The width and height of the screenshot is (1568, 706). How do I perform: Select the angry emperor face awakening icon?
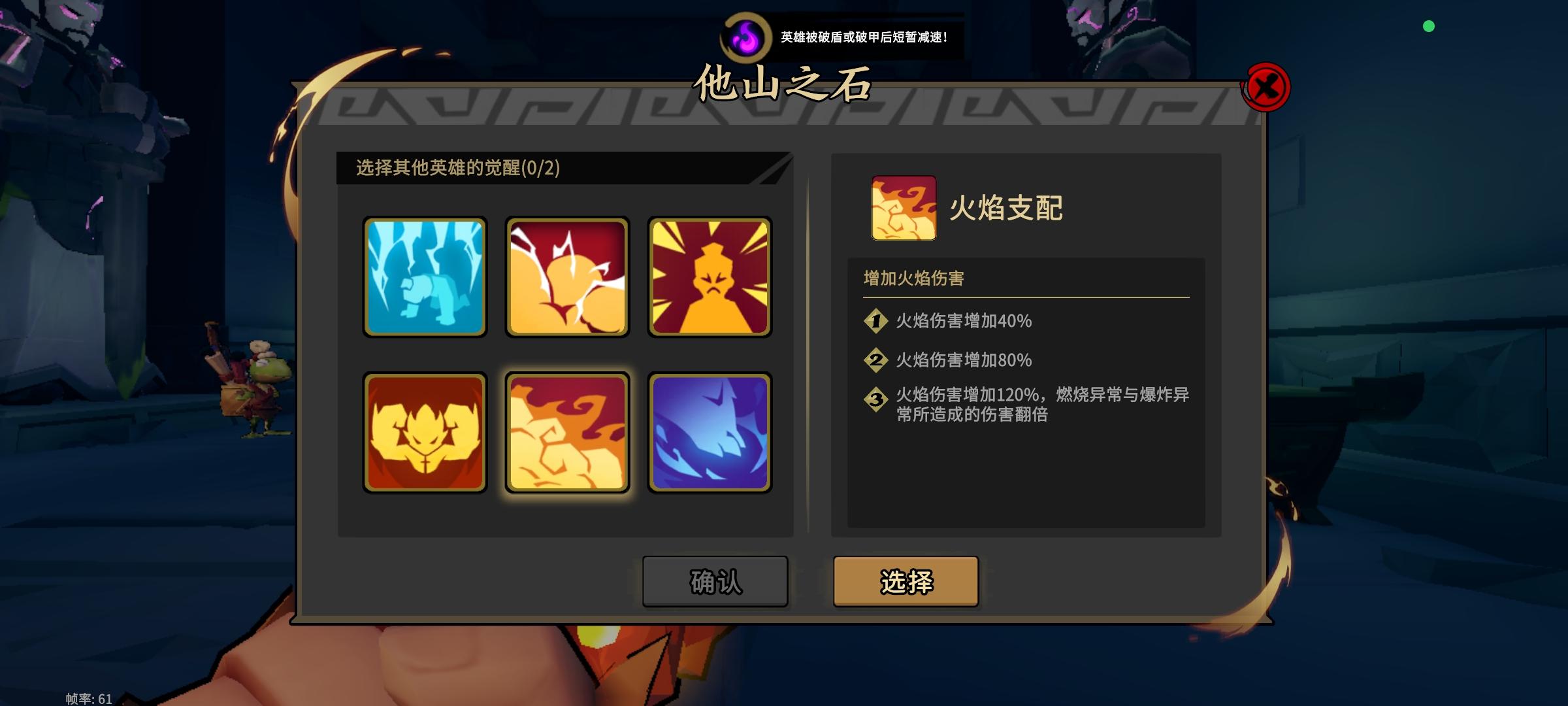pos(710,277)
